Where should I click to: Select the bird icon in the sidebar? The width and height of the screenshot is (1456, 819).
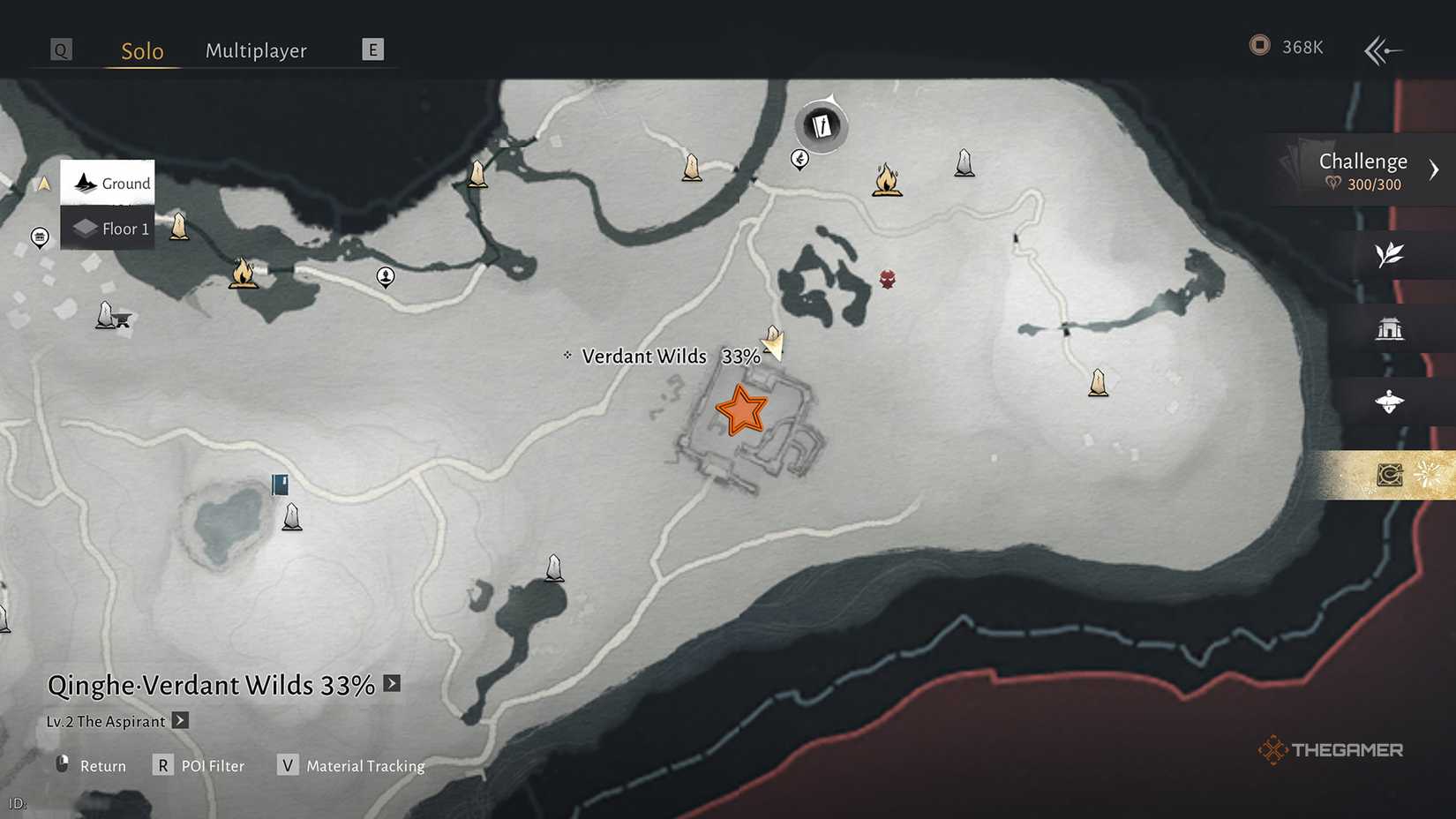click(x=1390, y=402)
